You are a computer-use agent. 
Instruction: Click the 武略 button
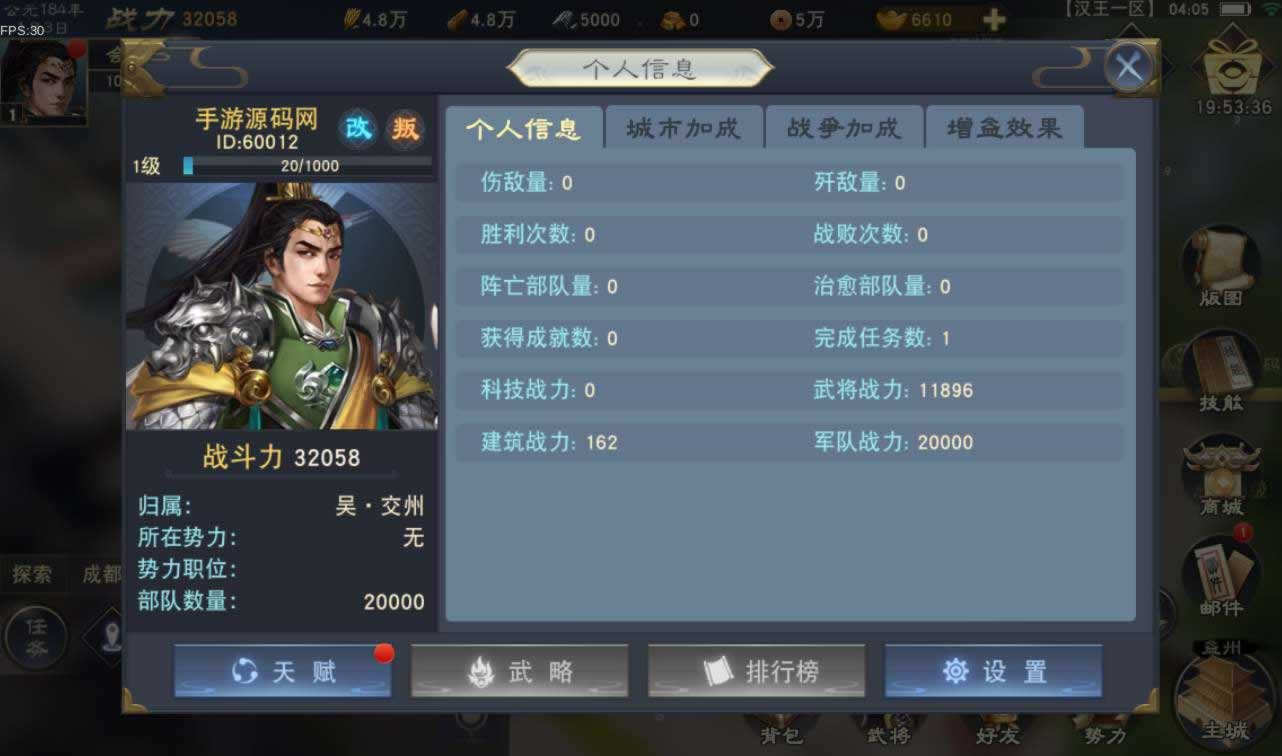(519, 671)
